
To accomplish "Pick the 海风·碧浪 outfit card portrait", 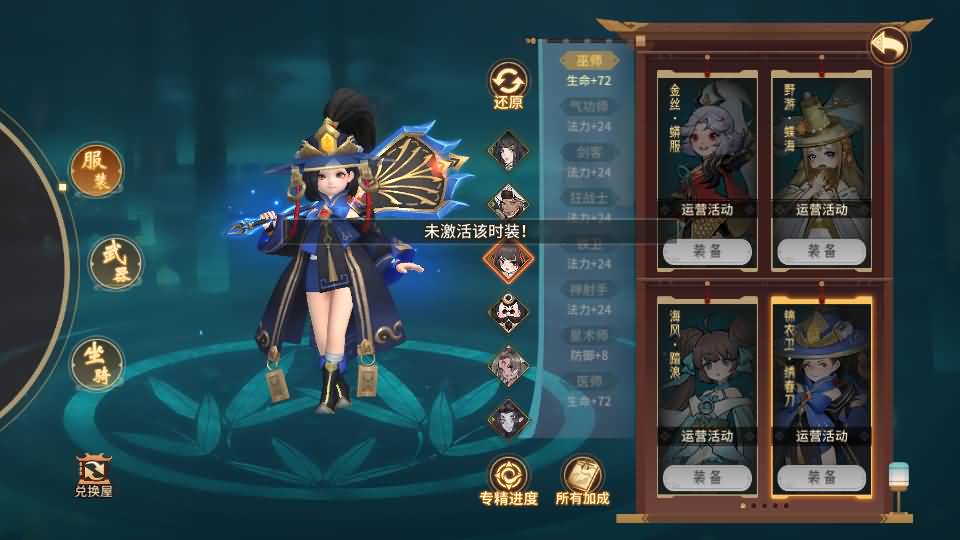I will (x=707, y=365).
